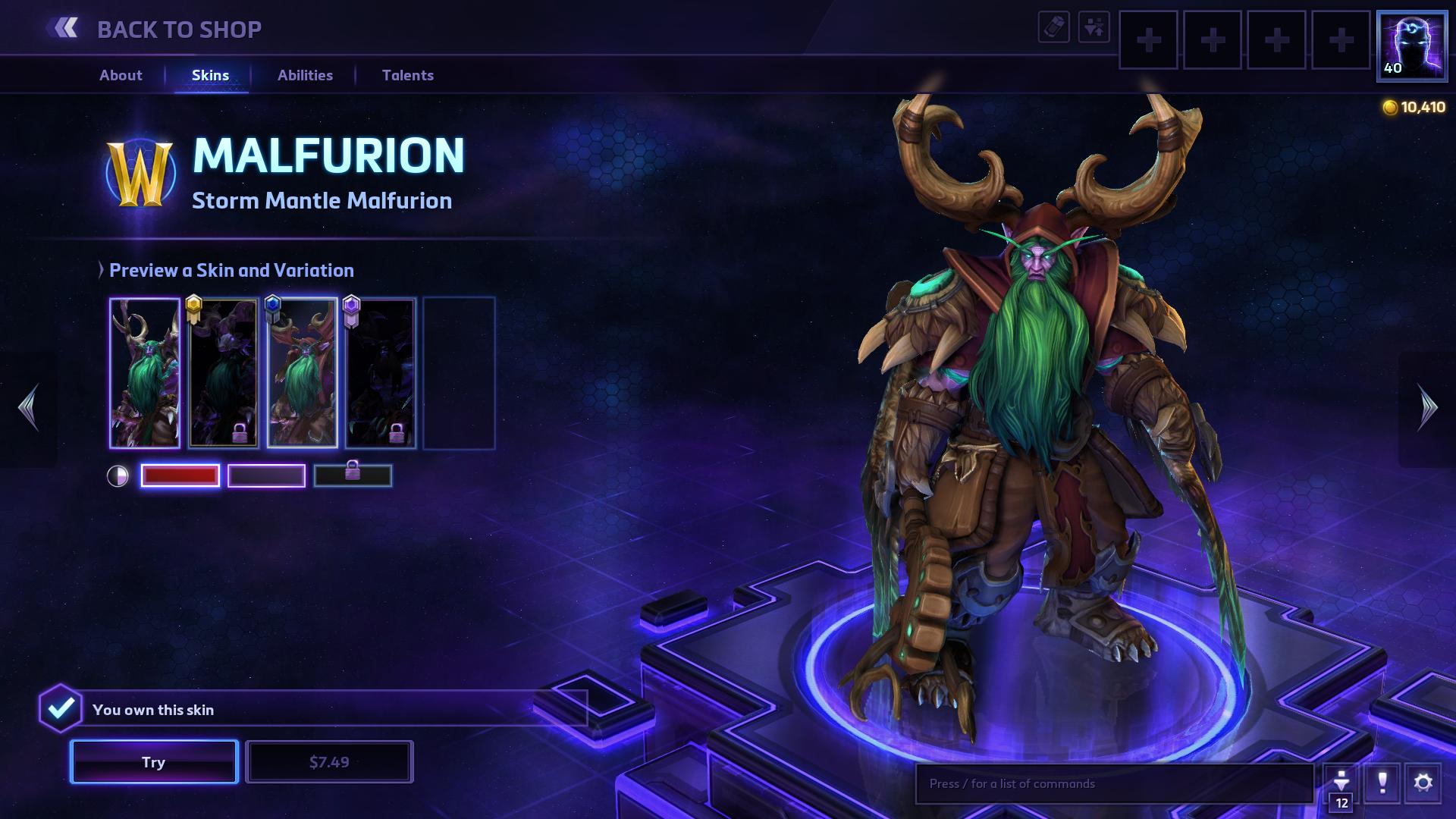Try the Storm Mantle Malfurion skin
The image size is (1456, 819).
point(154,761)
